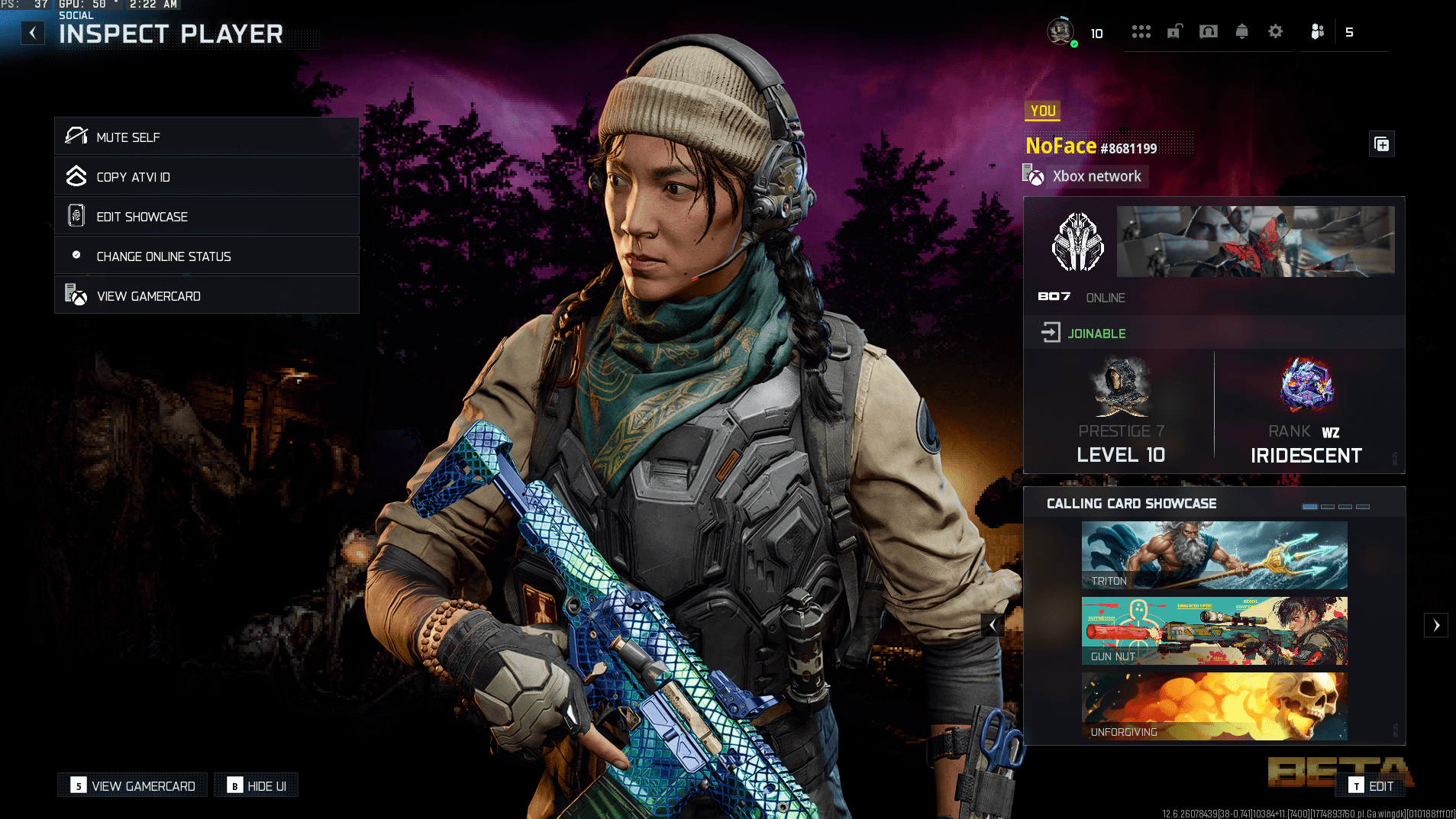Screen dimensions: 1456x819
Task: Show the previous showcase with left arrow
Action: [x=992, y=625]
